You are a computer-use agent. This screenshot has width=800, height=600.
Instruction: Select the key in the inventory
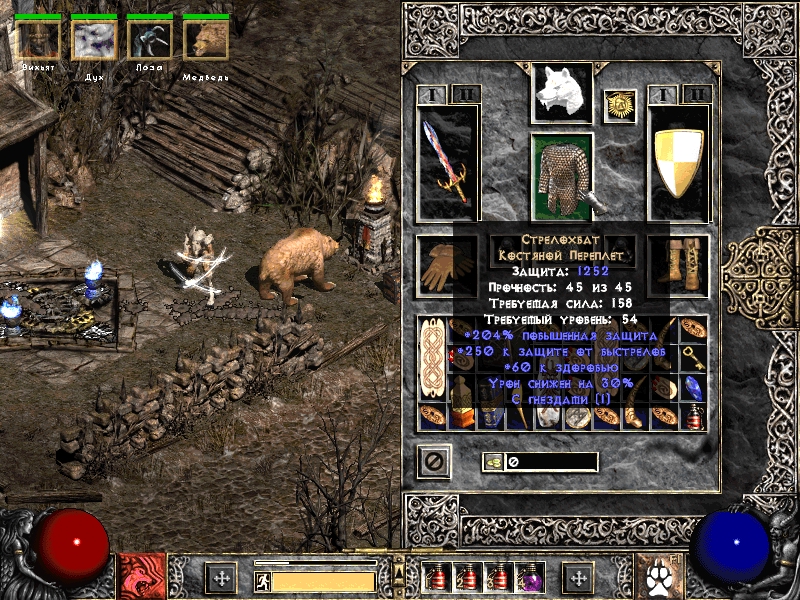(x=694, y=358)
